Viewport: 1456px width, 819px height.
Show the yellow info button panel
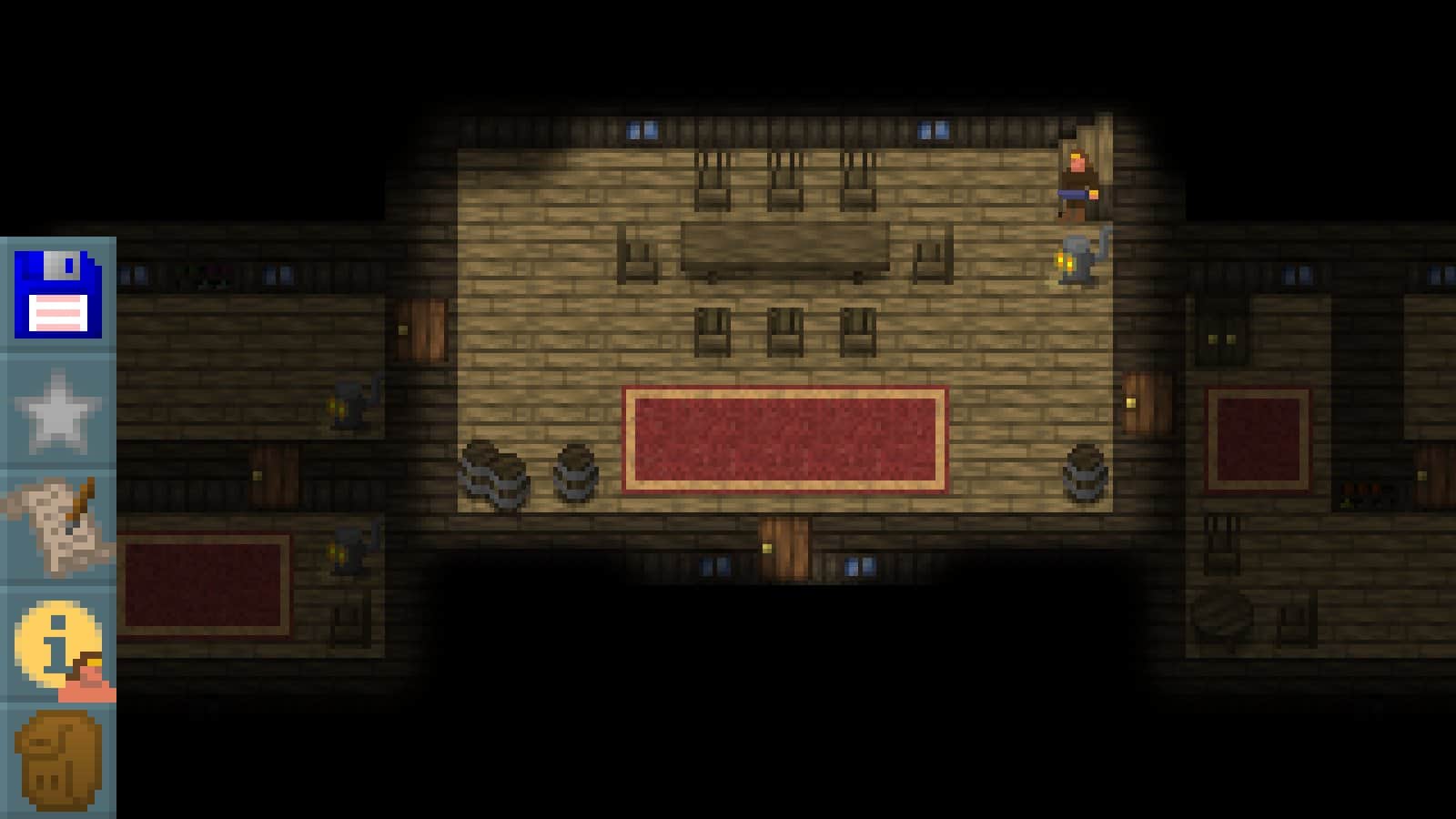tap(58, 644)
